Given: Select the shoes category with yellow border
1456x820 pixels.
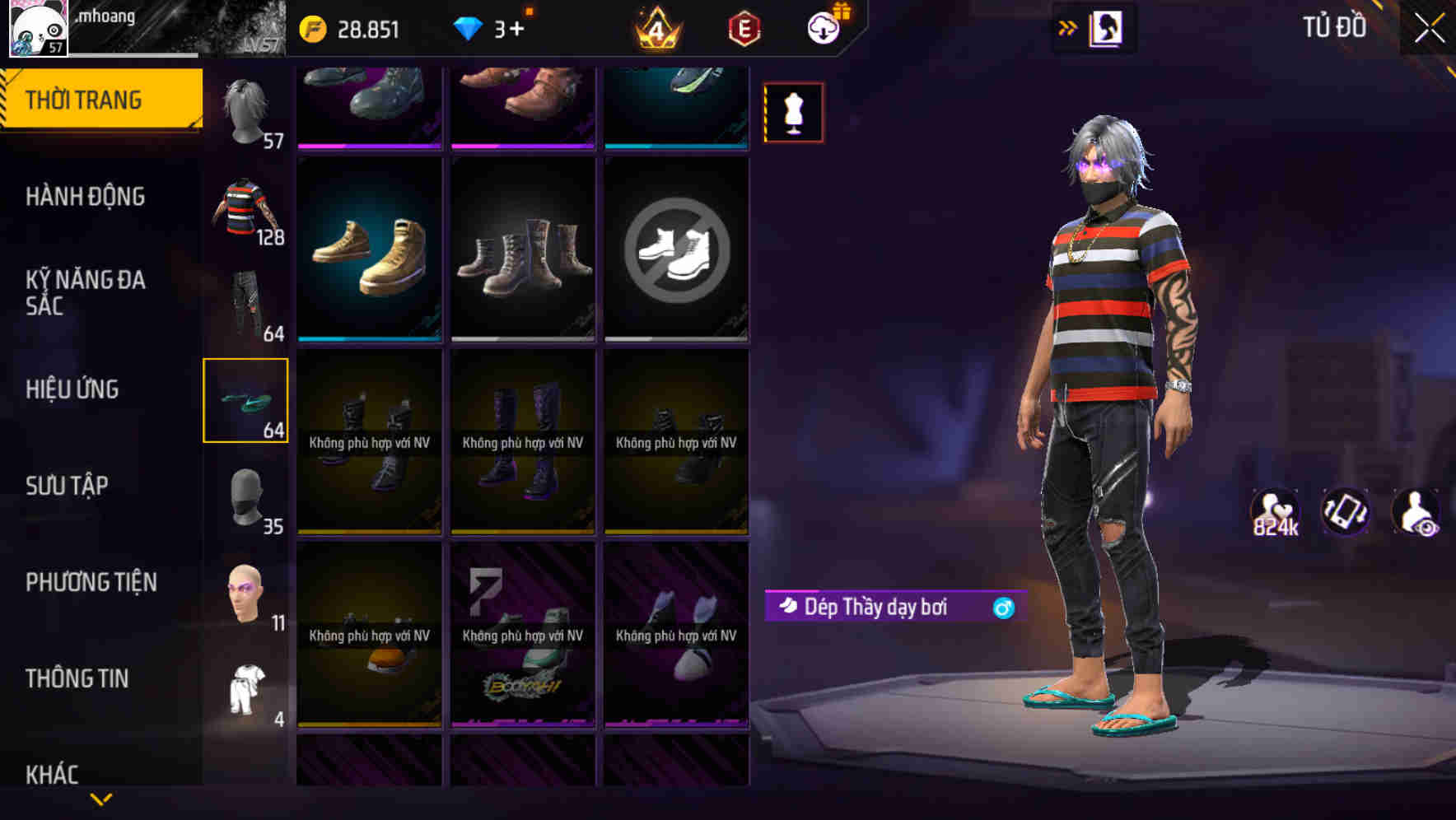Looking at the screenshot, I should (x=245, y=401).
